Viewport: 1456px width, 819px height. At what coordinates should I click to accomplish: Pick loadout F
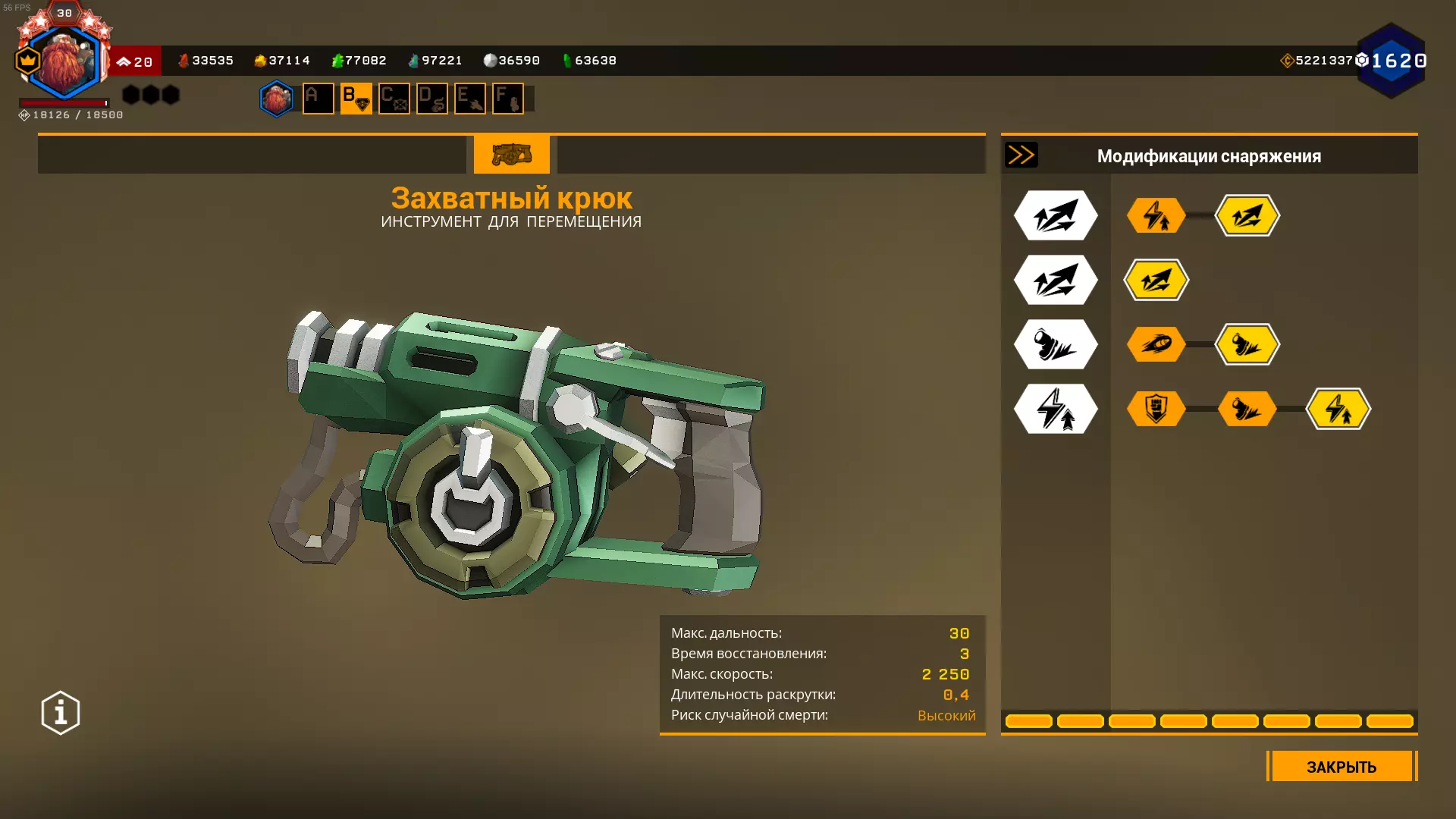507,99
